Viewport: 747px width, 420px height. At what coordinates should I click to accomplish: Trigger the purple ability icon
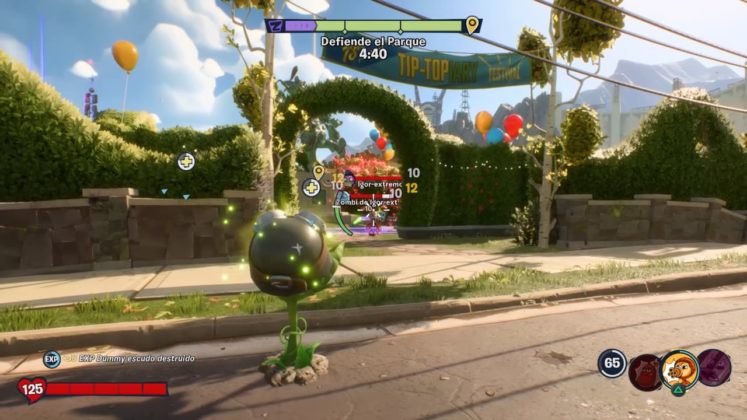pos(714,368)
